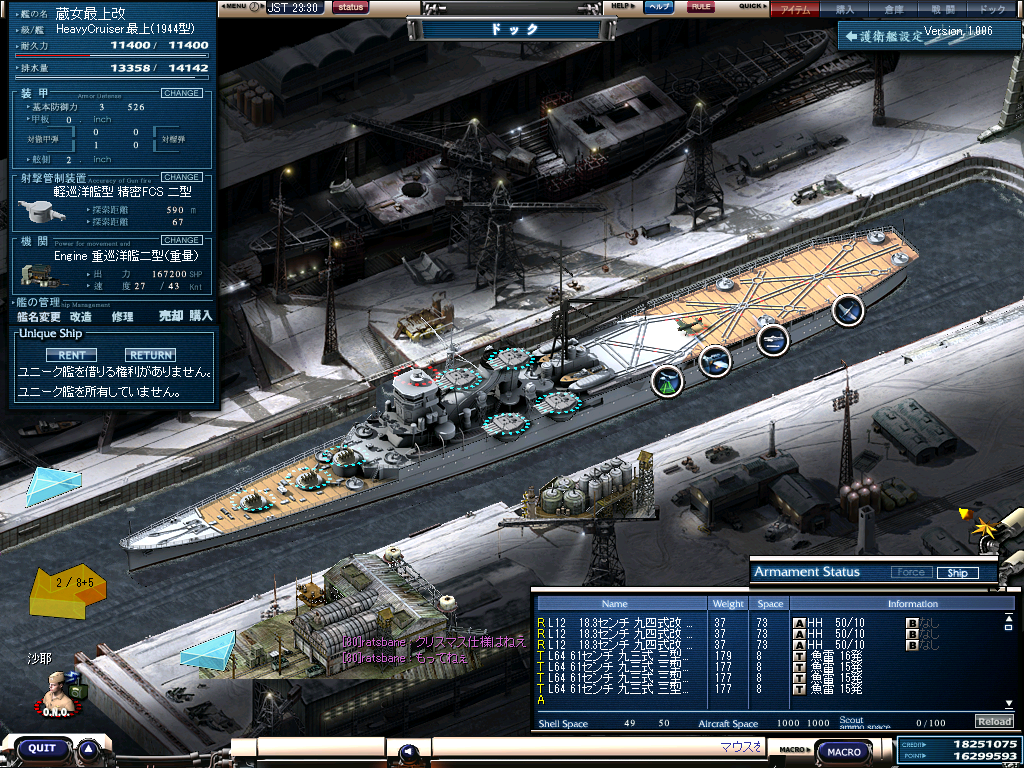1024x768 pixels.
Task: Switch to the 戦闘 tab
Action: (943, 9)
